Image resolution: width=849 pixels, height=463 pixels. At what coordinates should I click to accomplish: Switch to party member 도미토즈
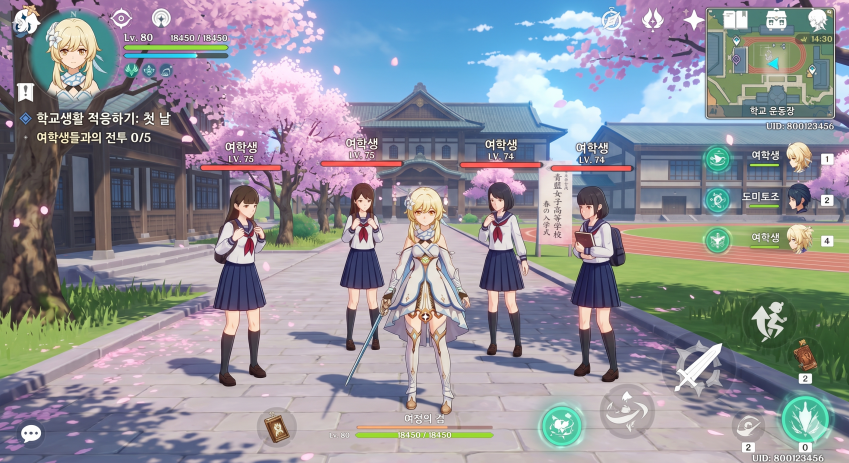pyautogui.click(x=797, y=198)
